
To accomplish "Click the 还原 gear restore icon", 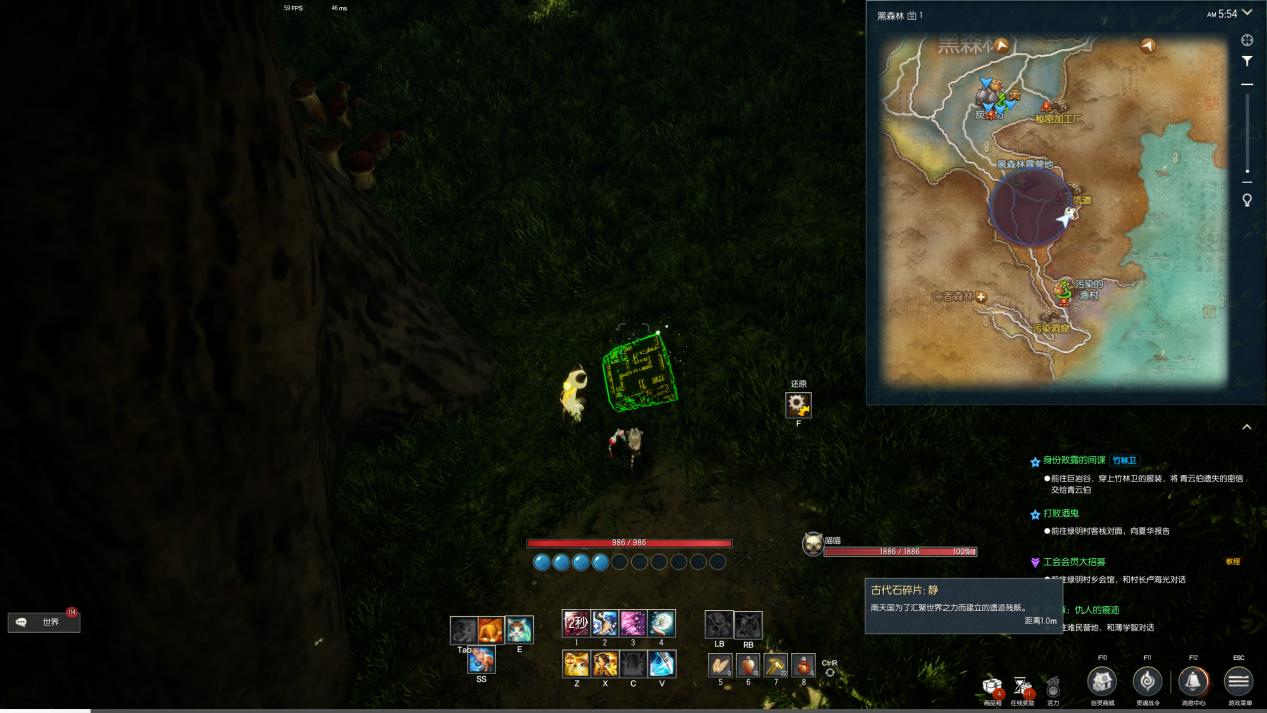I will tap(798, 404).
